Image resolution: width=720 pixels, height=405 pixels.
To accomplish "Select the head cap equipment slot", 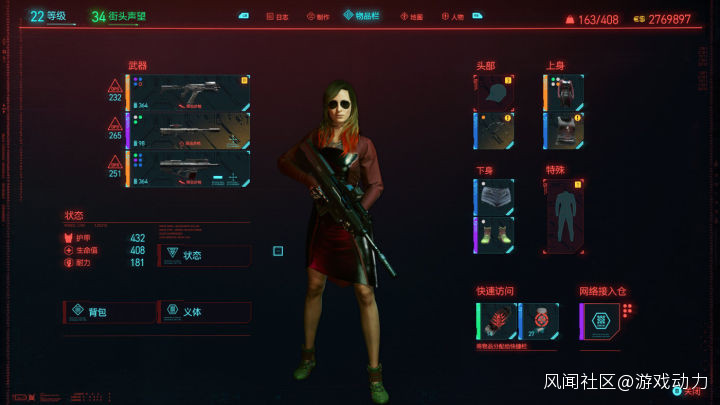I will [x=494, y=92].
